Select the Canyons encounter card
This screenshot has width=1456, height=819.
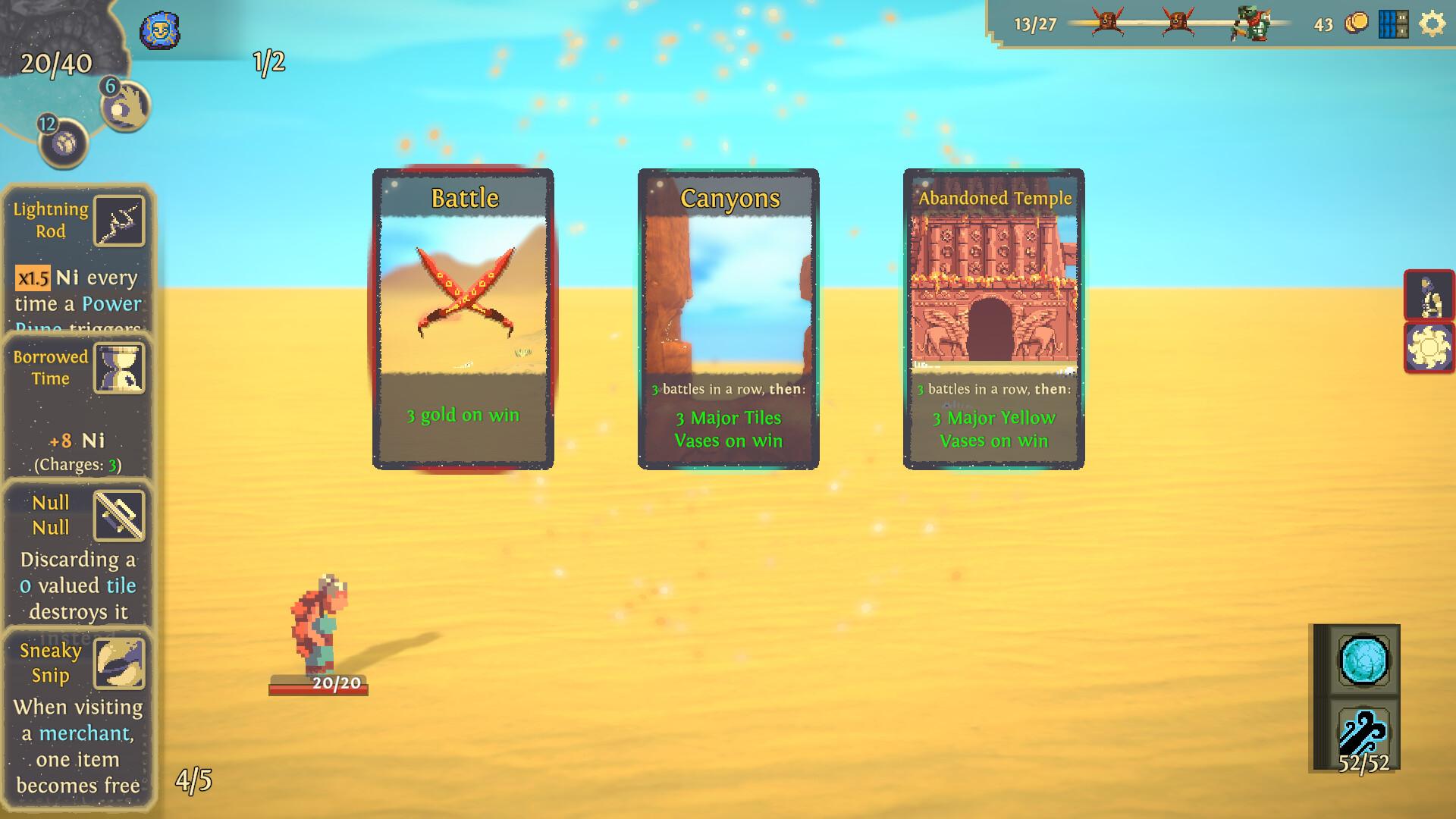[728, 318]
